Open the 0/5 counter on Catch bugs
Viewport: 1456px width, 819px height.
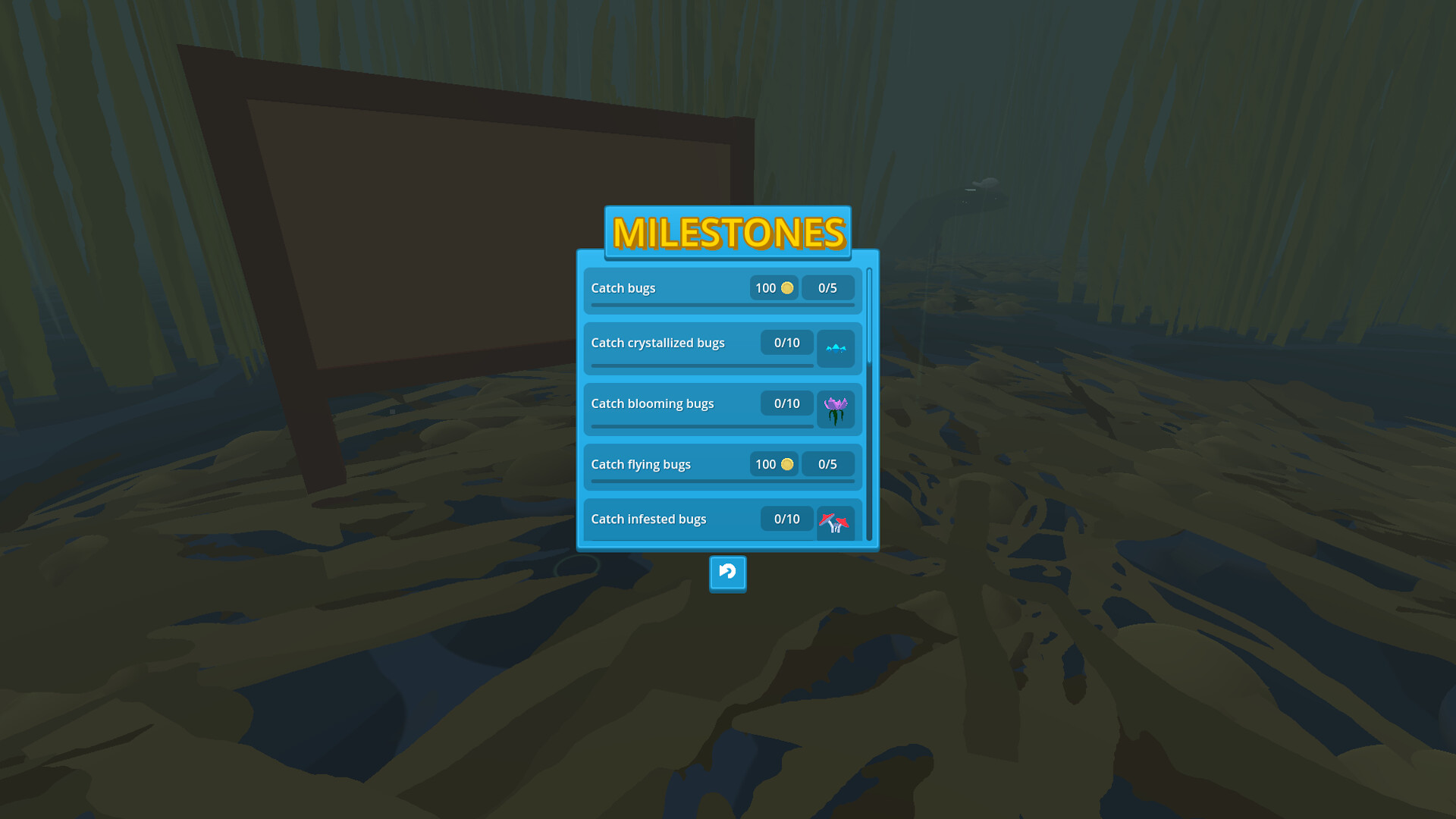tap(828, 287)
